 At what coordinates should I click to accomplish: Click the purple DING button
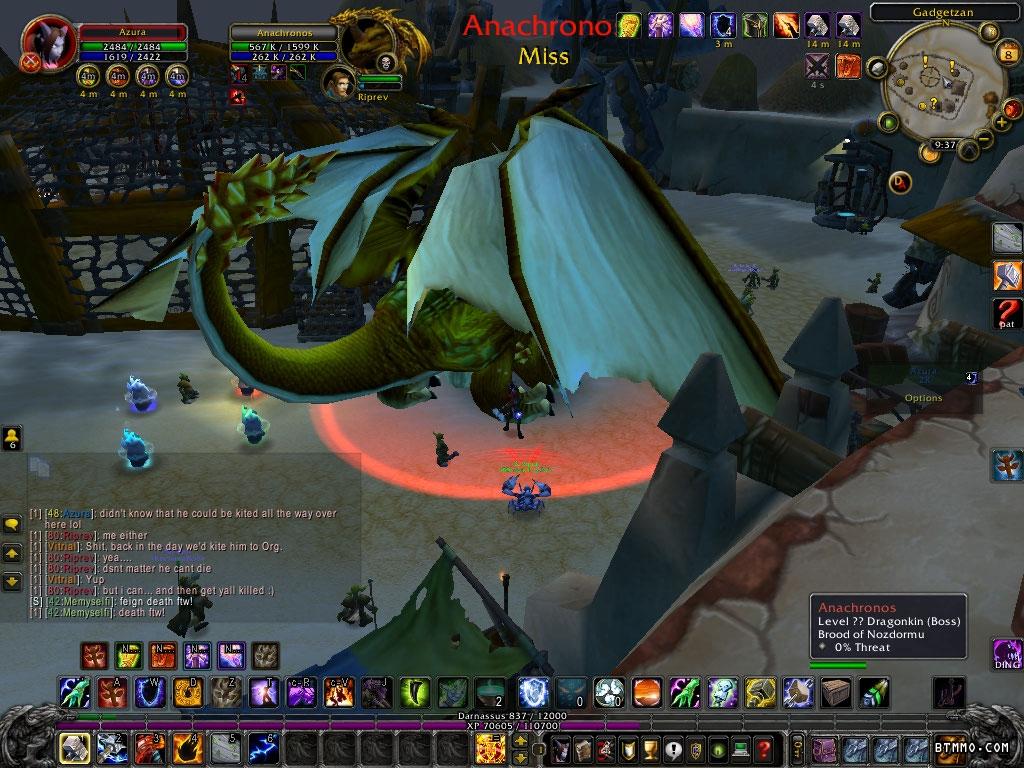click(x=1007, y=655)
